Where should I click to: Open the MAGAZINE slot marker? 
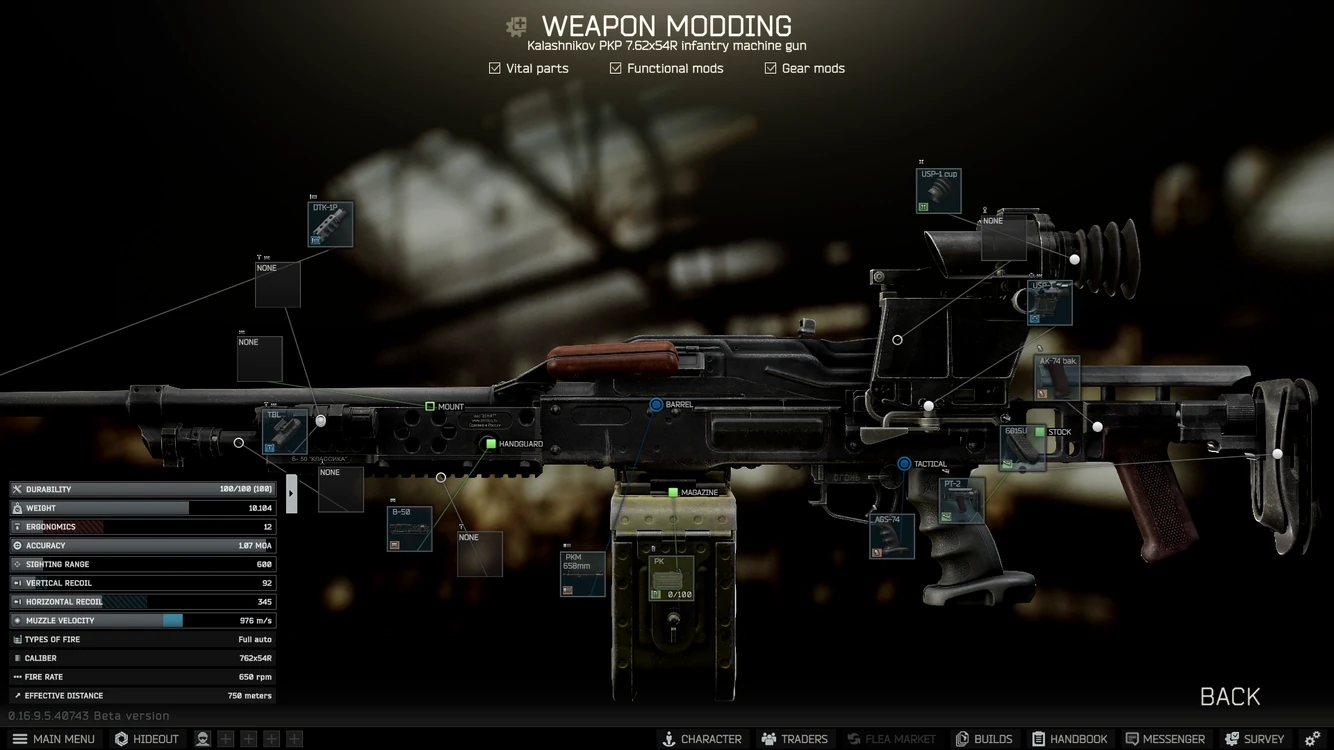point(673,492)
